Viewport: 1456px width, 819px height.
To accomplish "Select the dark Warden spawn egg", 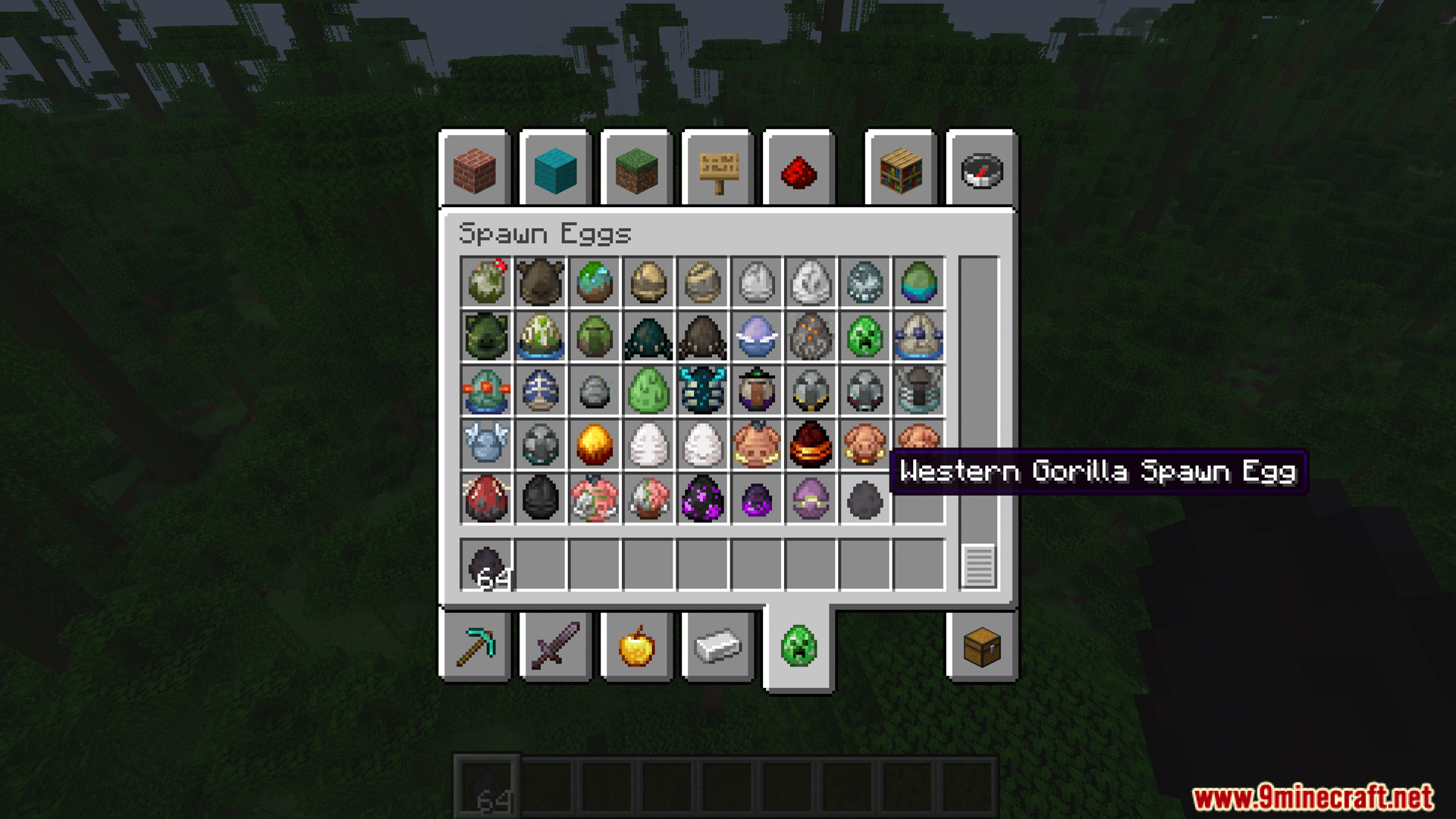I will [x=702, y=391].
